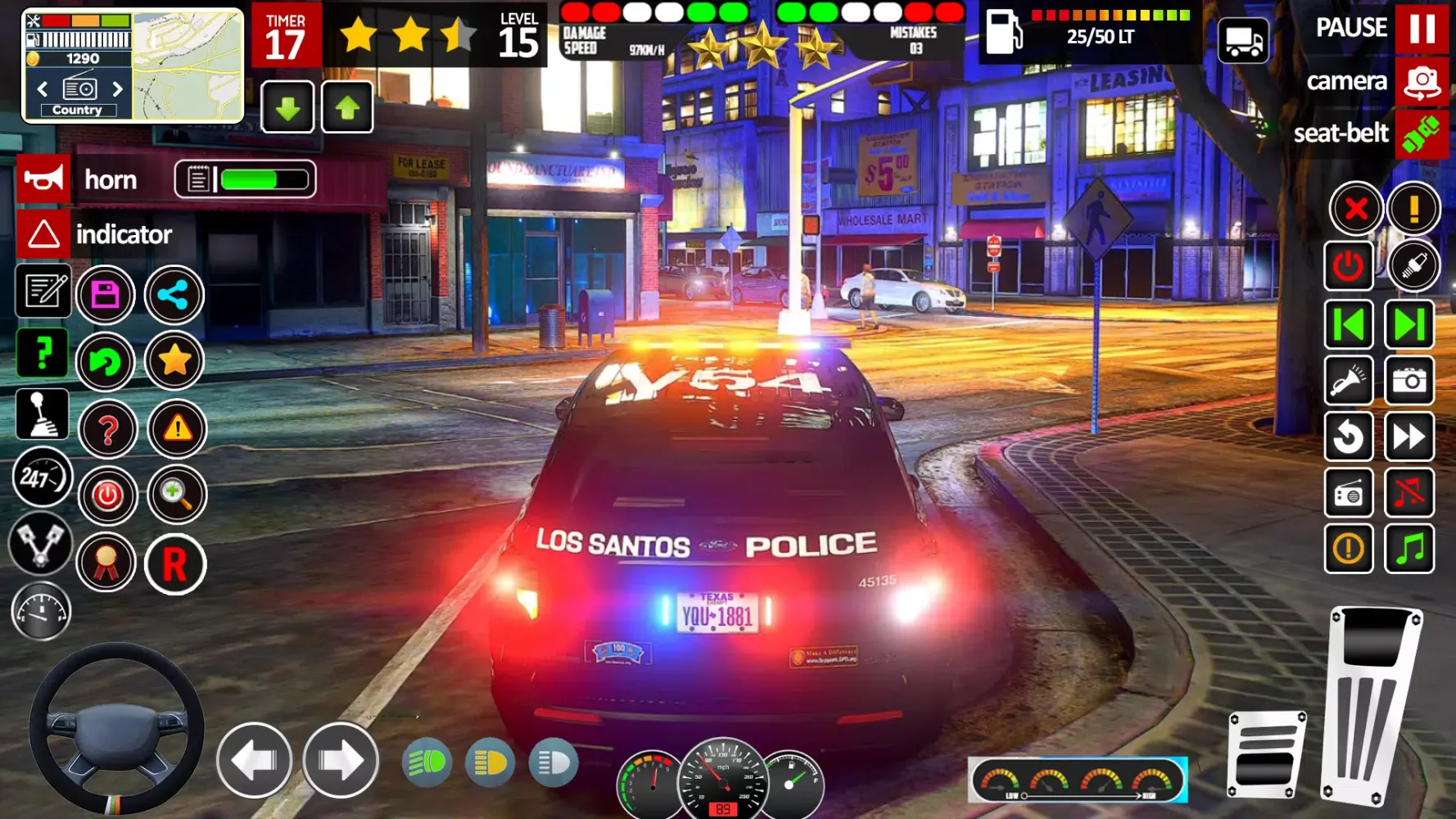Switch view using the camera button
The image size is (1456, 819).
(1422, 82)
